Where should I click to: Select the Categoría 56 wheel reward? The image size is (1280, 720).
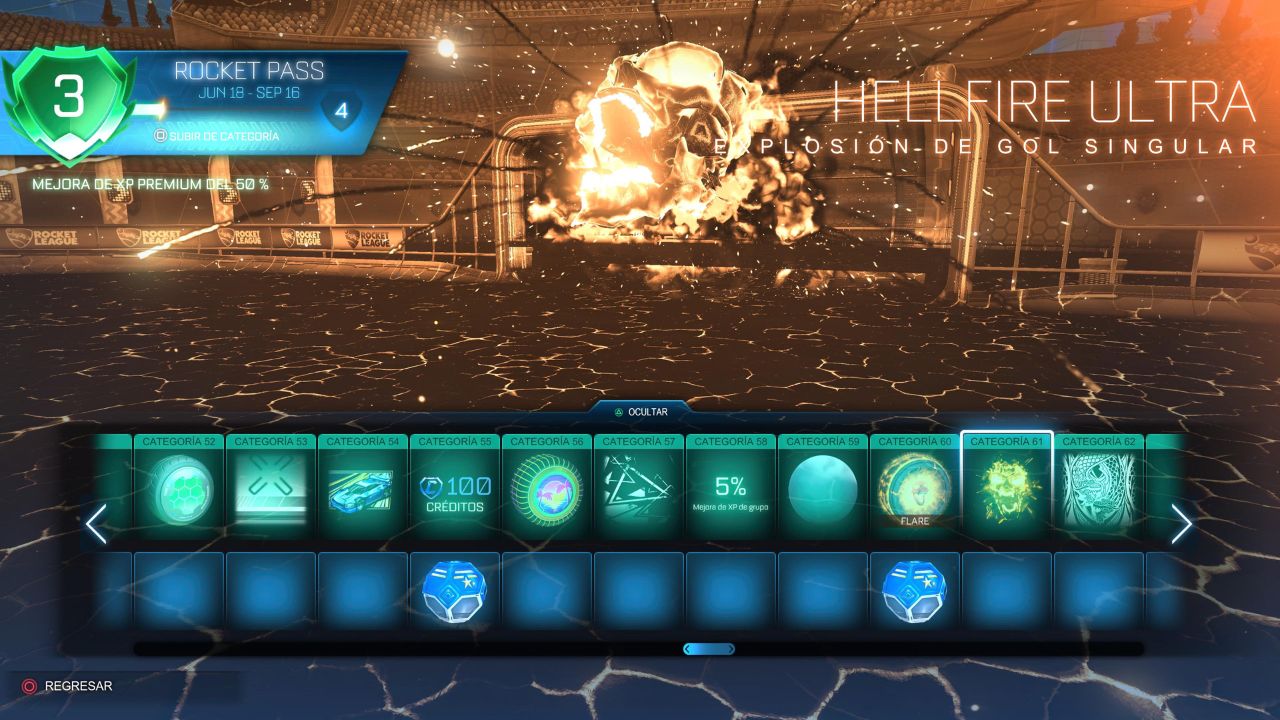click(547, 490)
